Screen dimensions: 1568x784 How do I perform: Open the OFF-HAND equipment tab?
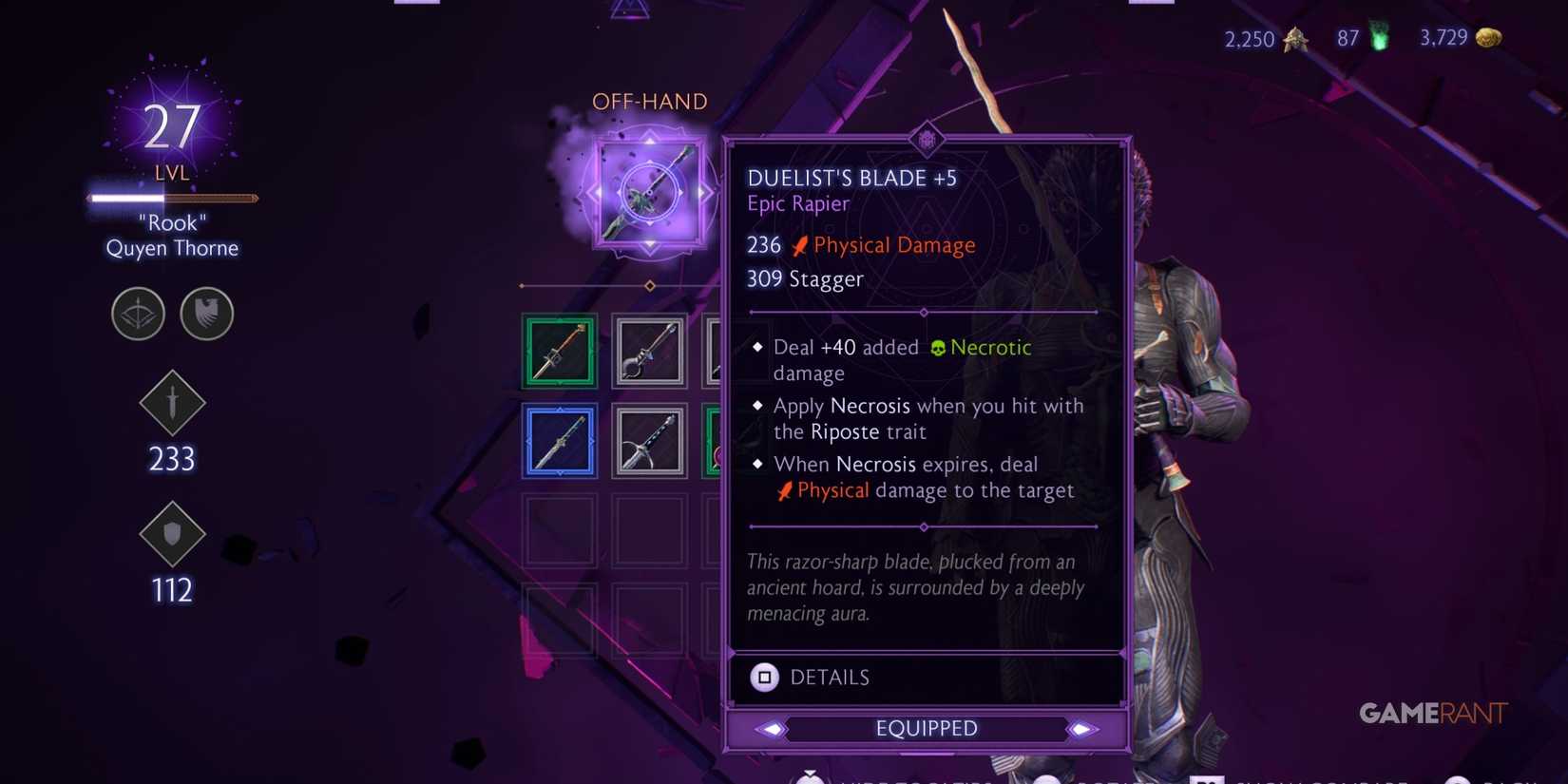651,101
